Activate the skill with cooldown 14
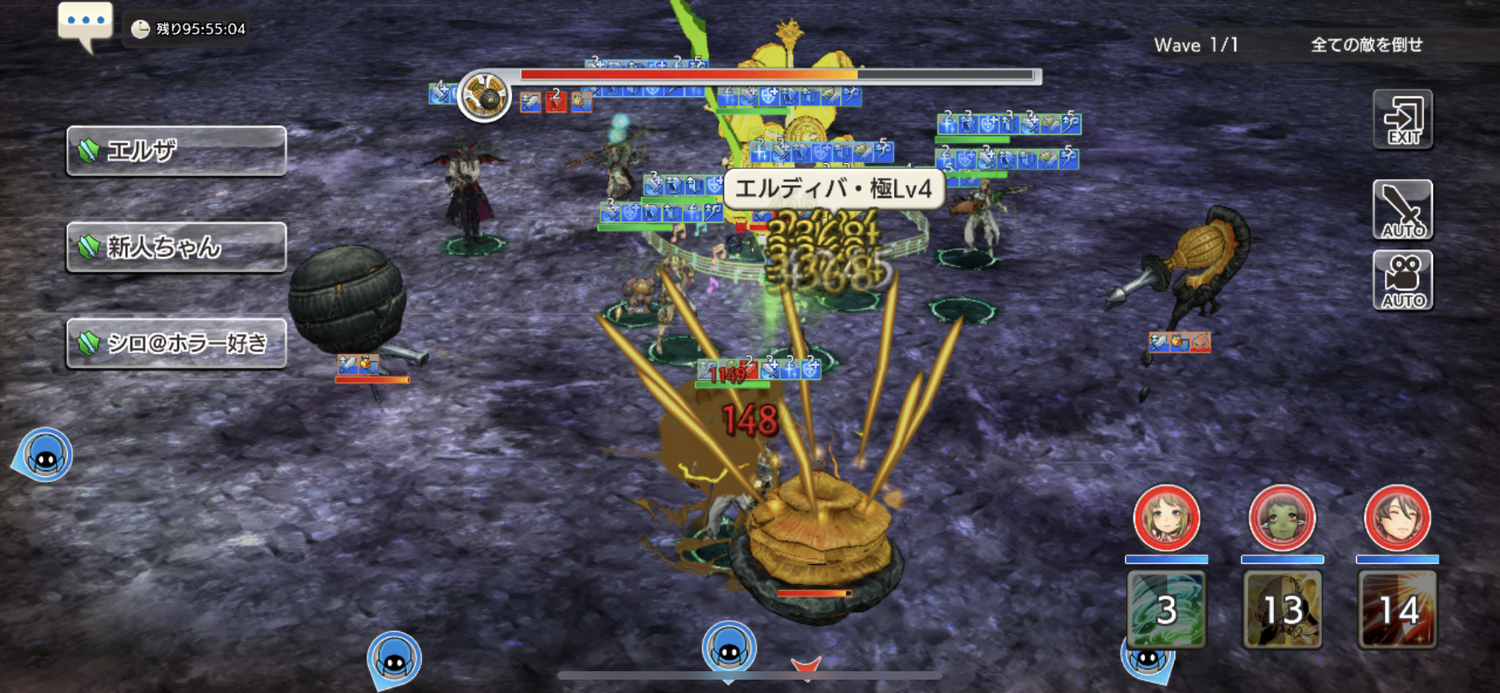The height and width of the screenshot is (693, 1500). pyautogui.click(x=1398, y=609)
